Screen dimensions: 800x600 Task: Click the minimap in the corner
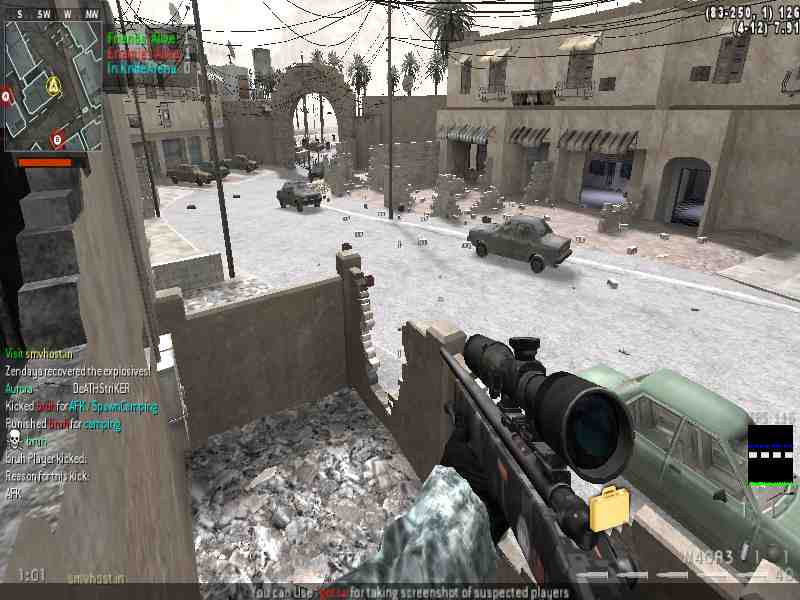53,87
